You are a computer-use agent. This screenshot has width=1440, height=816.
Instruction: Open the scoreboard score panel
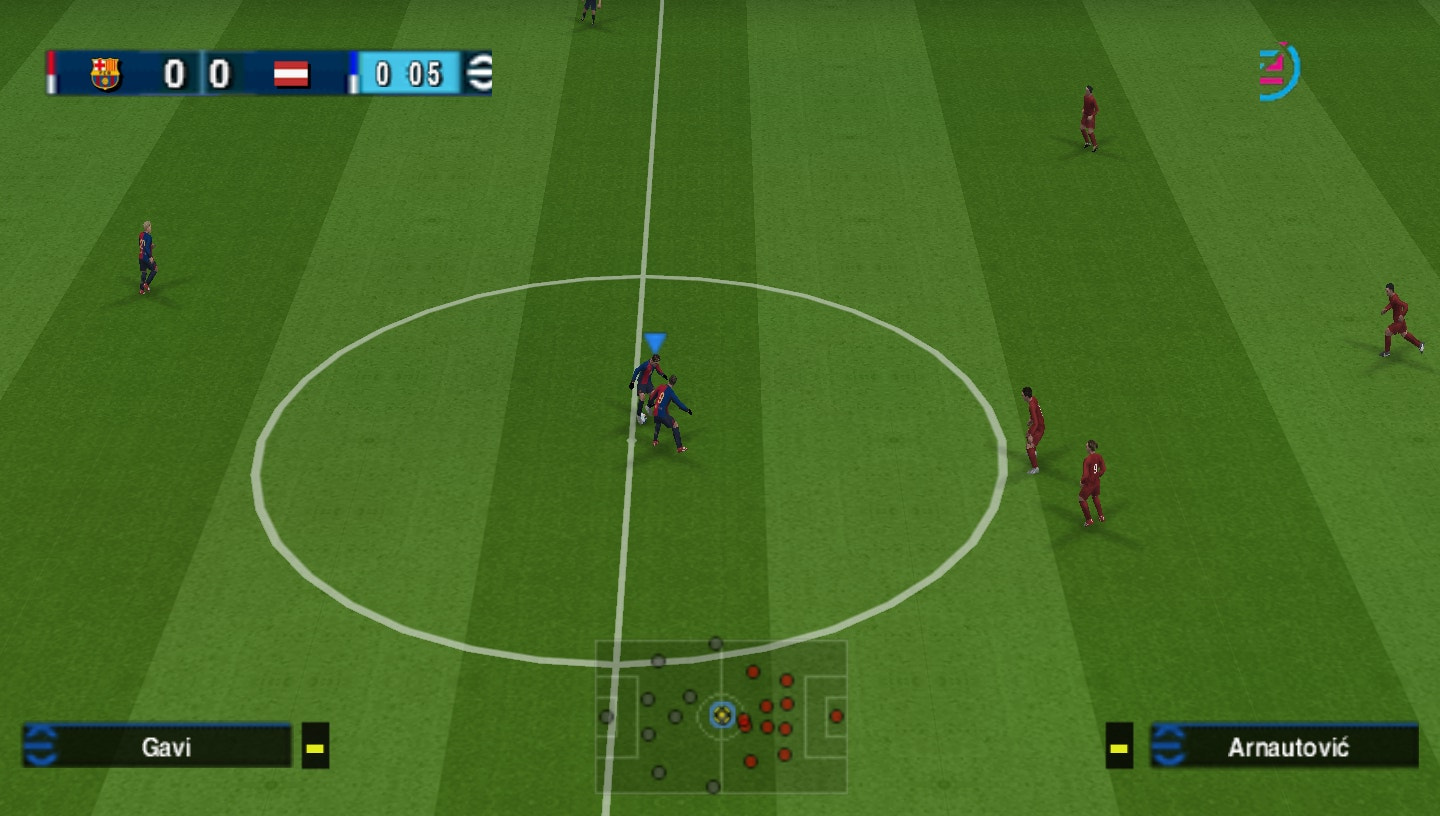tap(195, 74)
